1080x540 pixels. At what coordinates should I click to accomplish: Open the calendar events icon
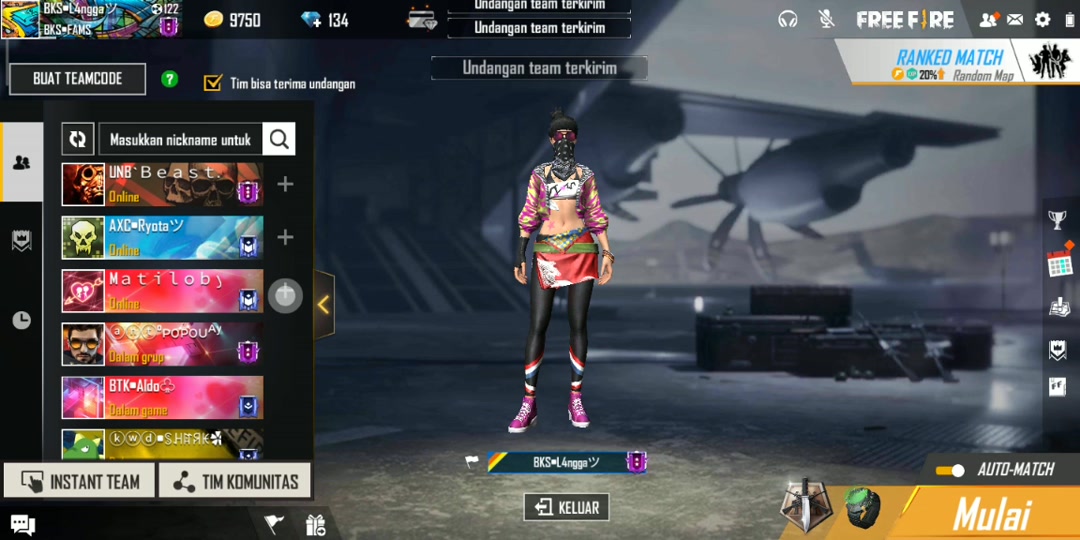pyautogui.click(x=1058, y=263)
